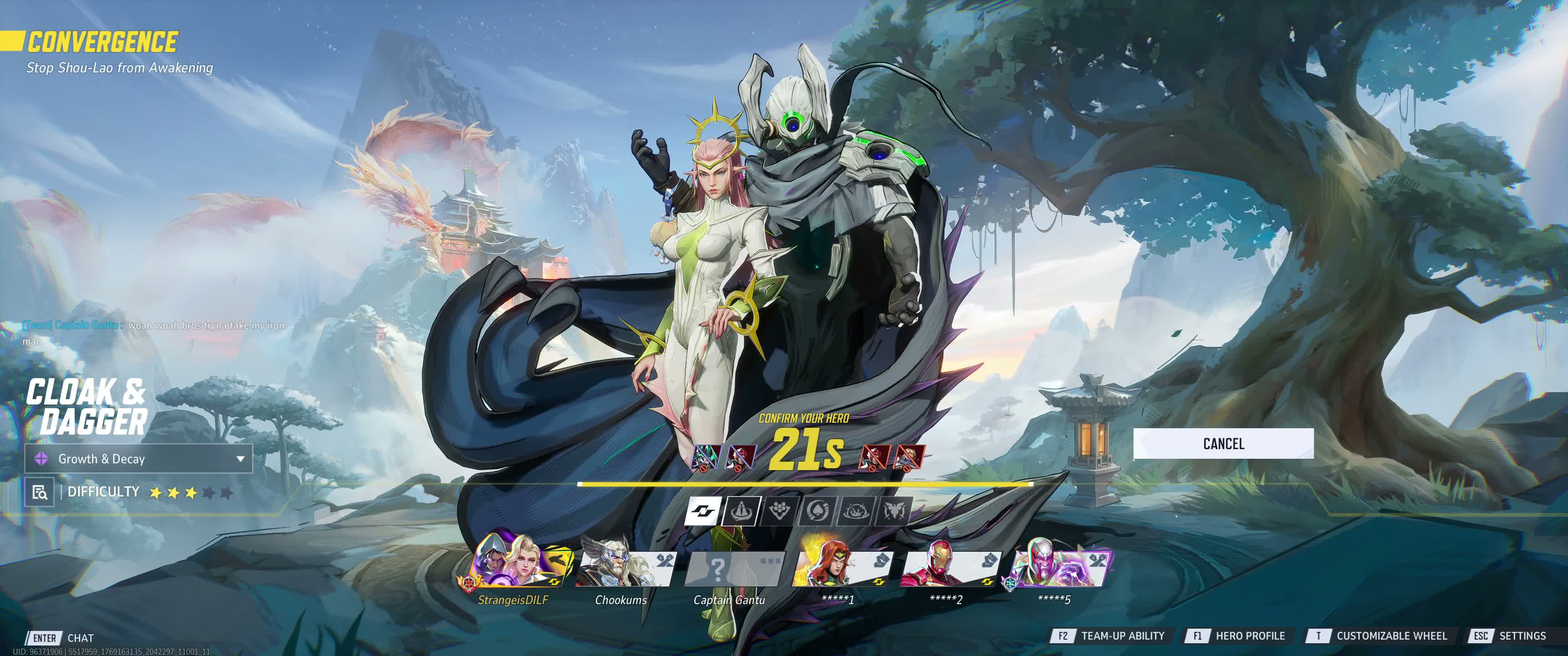Open the Growth & Decay costume dropdown
1568x656 pixels.
(138, 459)
